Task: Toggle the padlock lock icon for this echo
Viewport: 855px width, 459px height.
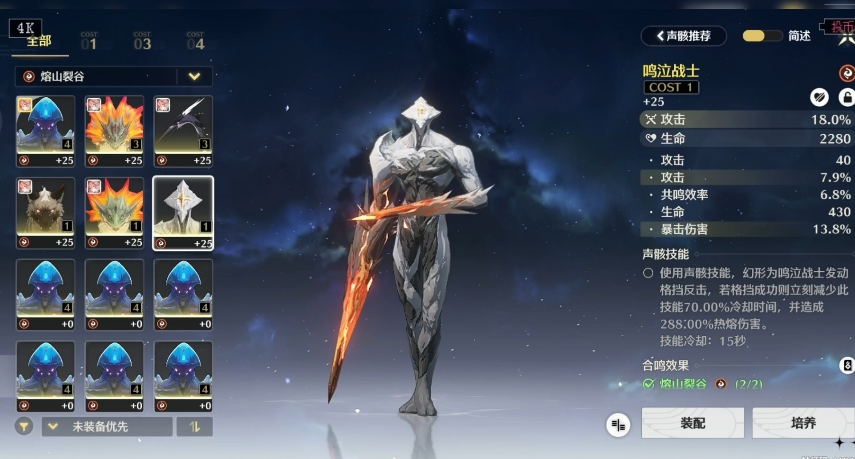Action: tap(845, 97)
